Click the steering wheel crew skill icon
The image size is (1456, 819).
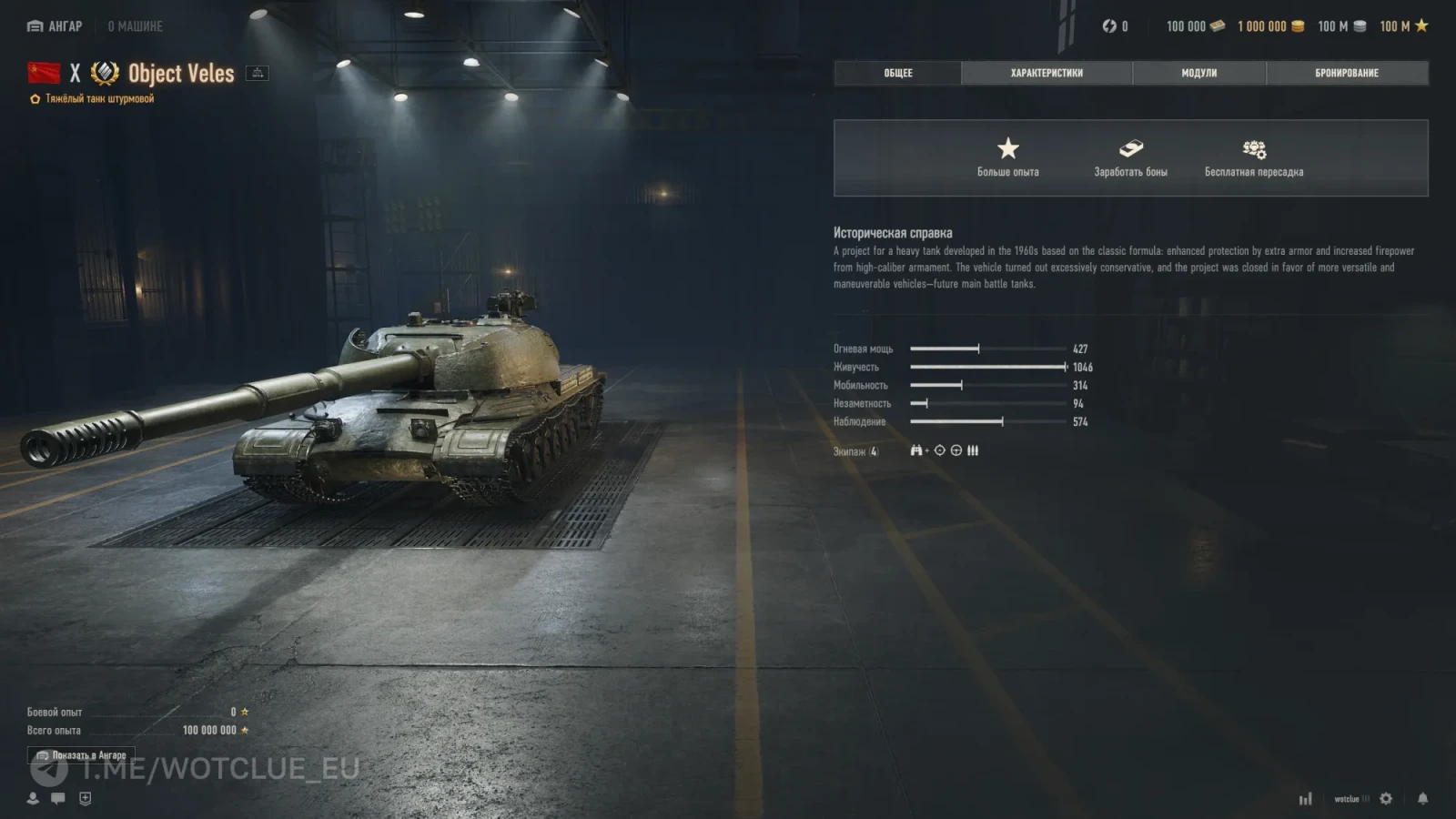pyautogui.click(x=956, y=450)
